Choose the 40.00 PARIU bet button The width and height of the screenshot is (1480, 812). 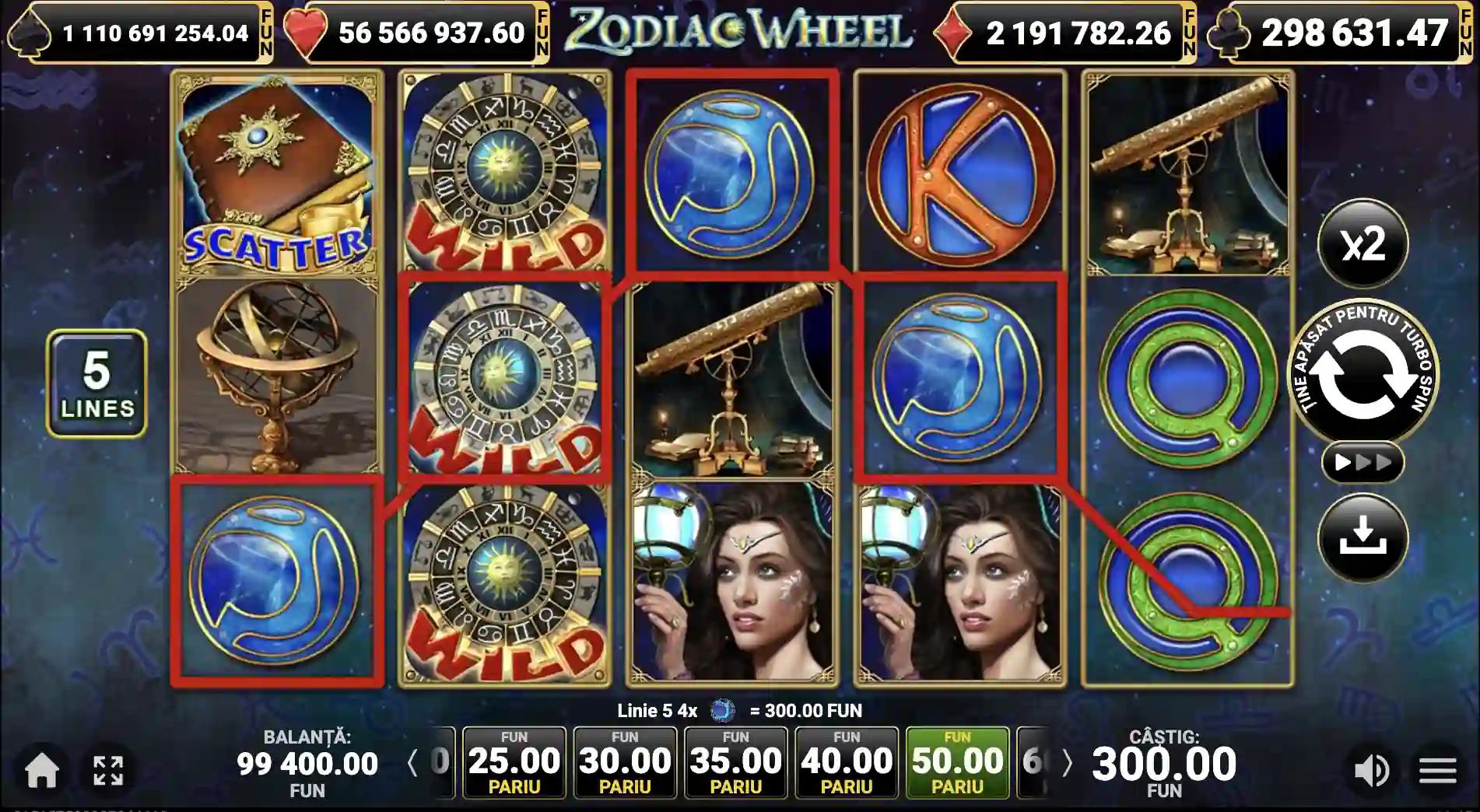pos(846,762)
